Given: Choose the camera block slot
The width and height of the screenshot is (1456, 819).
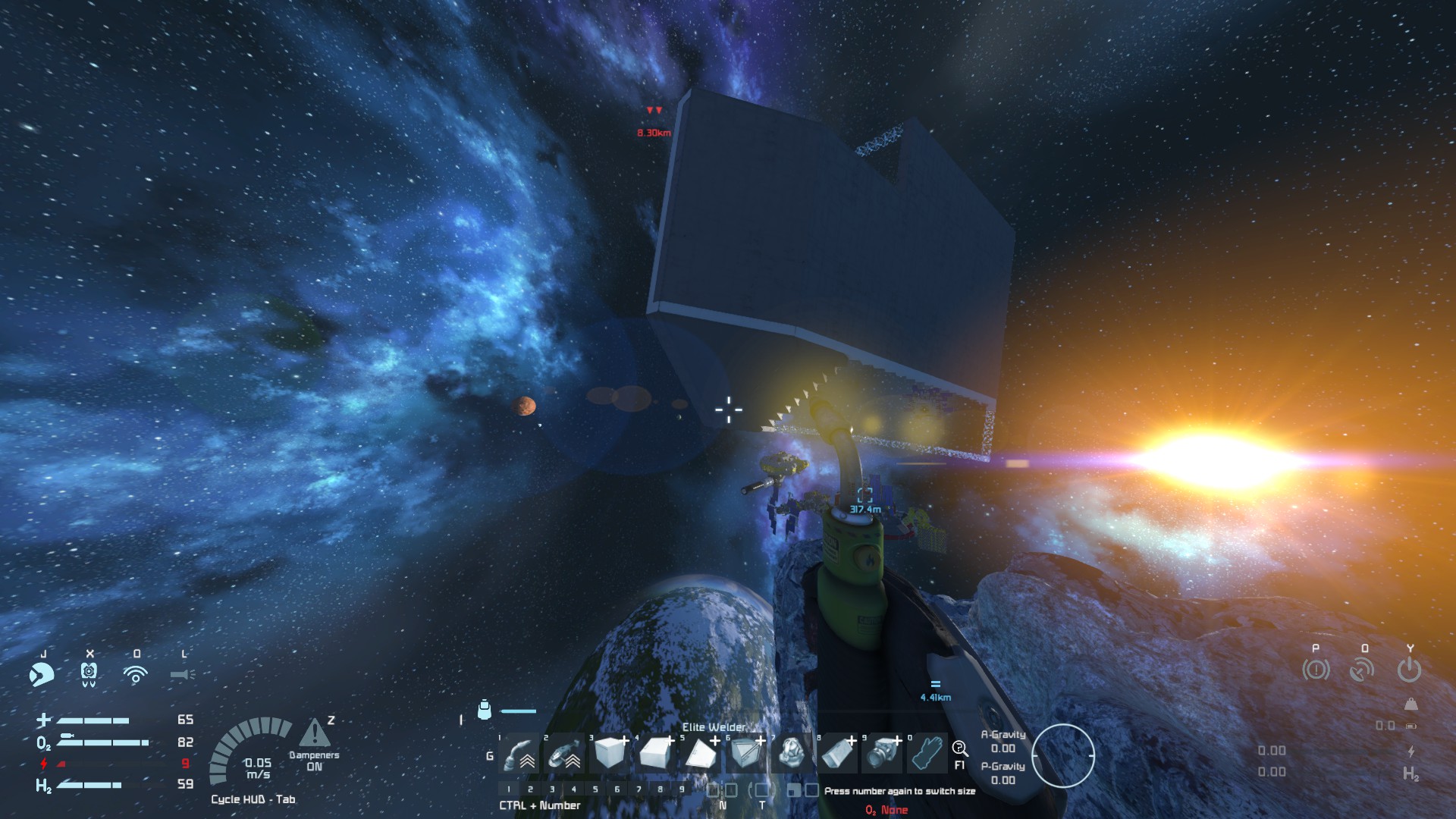Looking at the screenshot, I should coord(883,753).
